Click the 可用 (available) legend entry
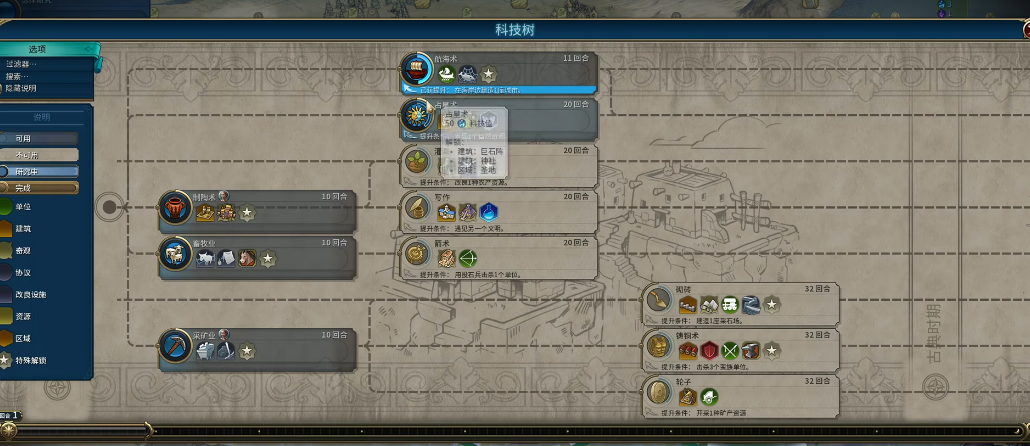 point(40,138)
